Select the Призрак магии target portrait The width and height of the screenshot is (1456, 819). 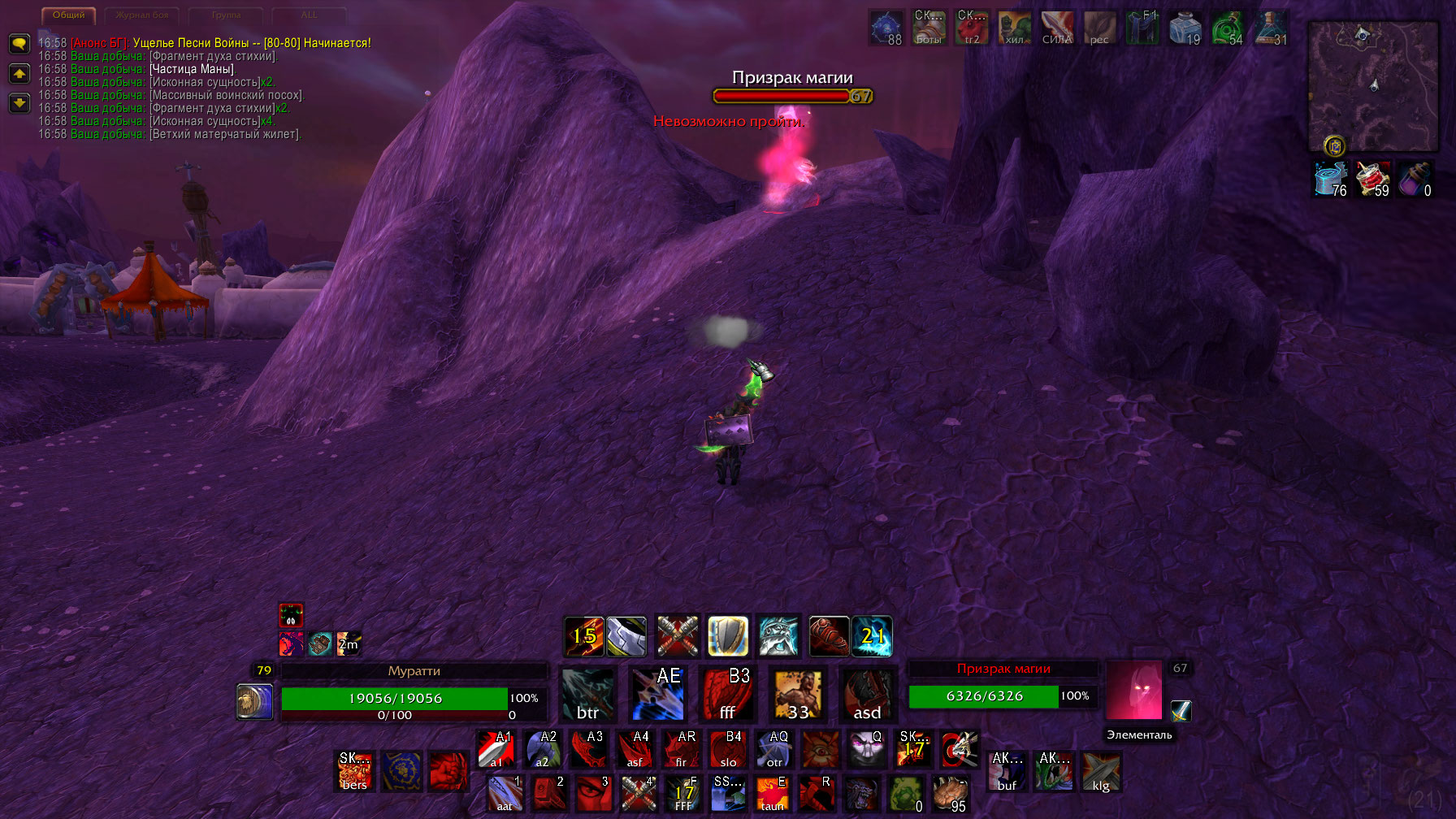point(1134,691)
